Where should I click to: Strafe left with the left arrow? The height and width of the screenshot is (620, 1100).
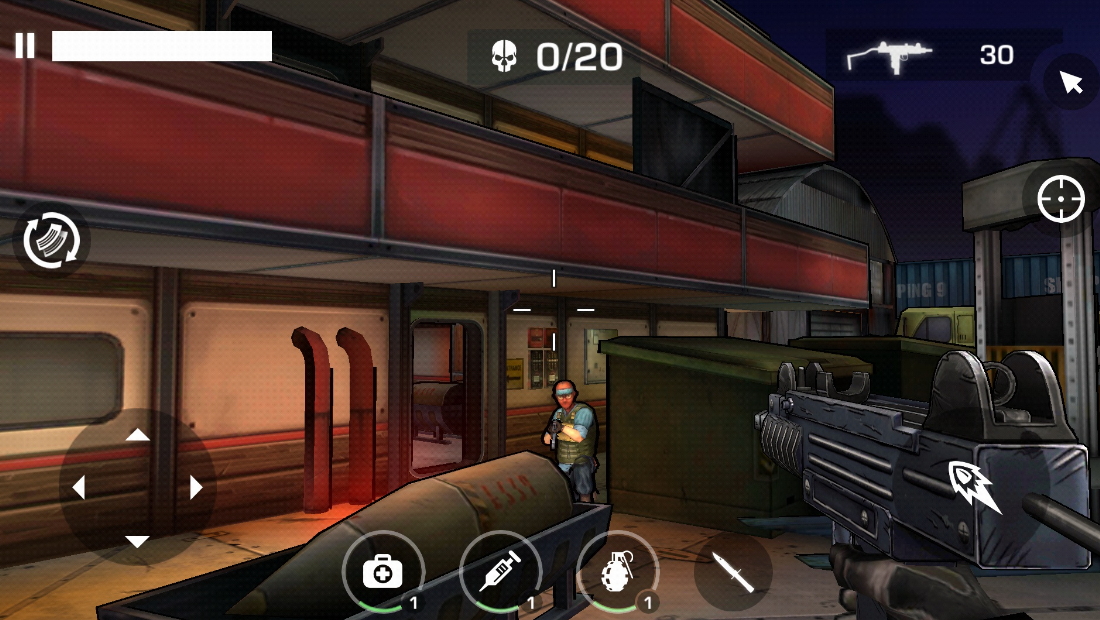[79, 488]
